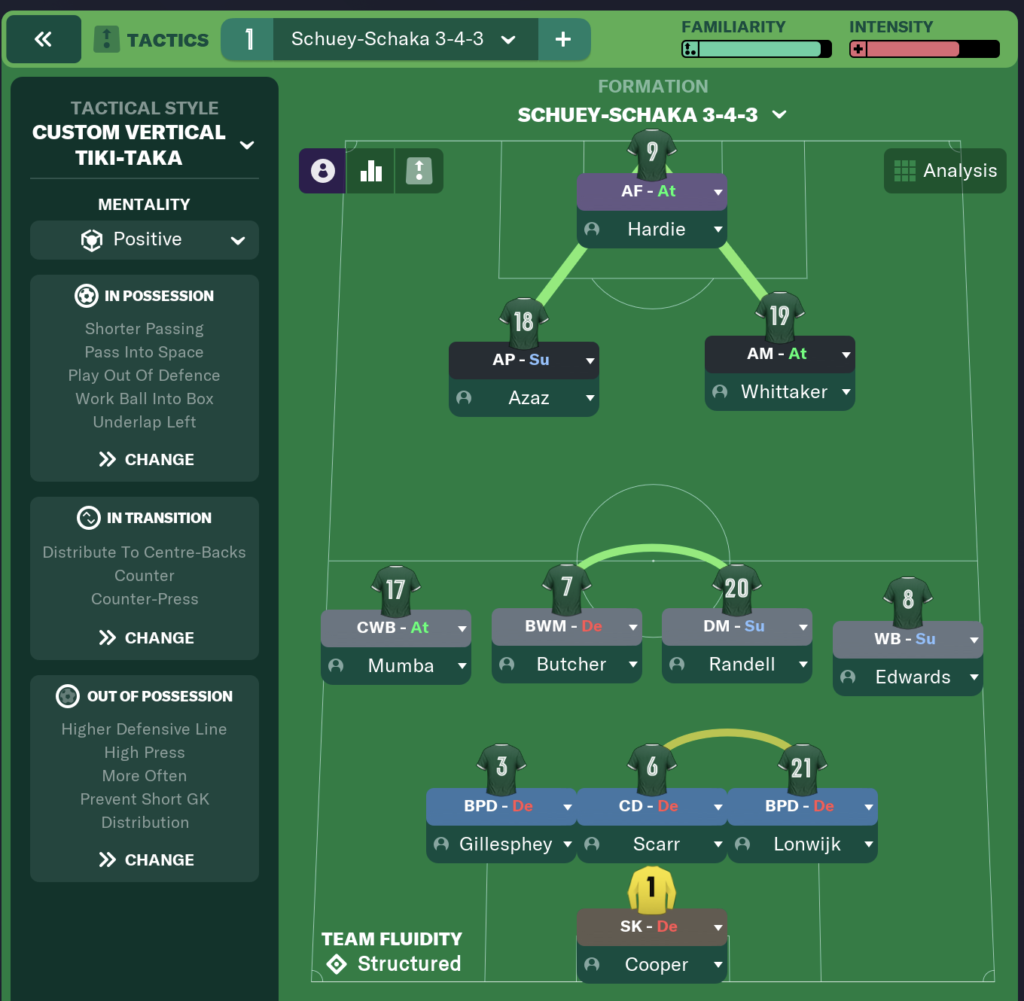Open Scarr's CD role dropdown

(718, 806)
